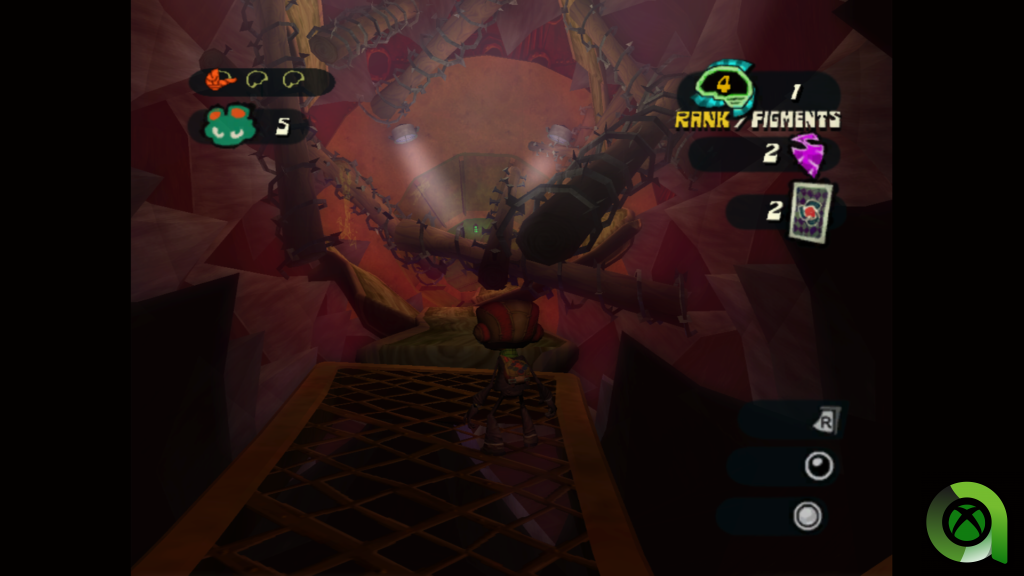
Task: Select the purple arrowhead icon
Action: pos(807,154)
